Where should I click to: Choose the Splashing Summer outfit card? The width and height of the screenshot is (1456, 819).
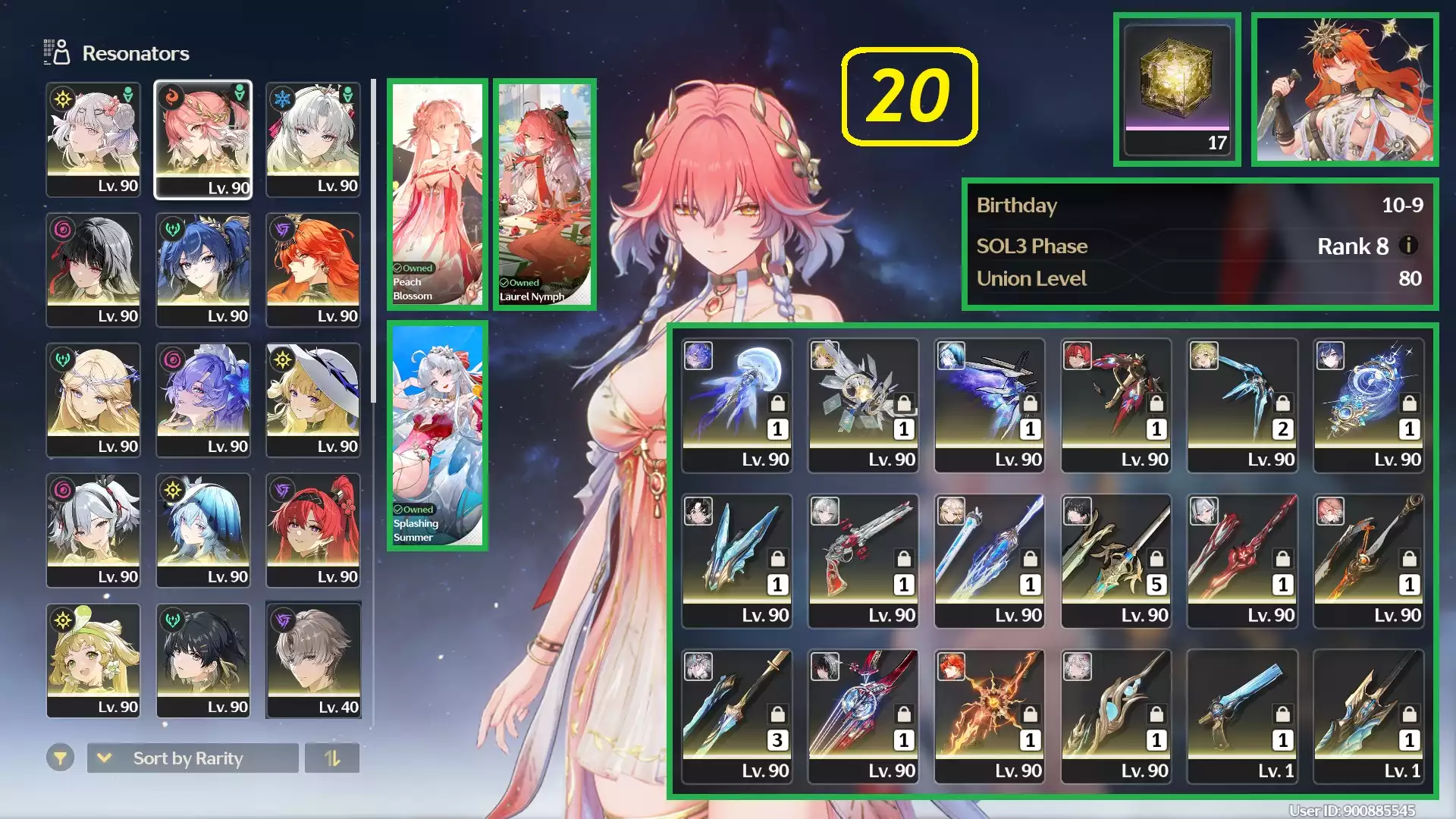click(x=437, y=436)
